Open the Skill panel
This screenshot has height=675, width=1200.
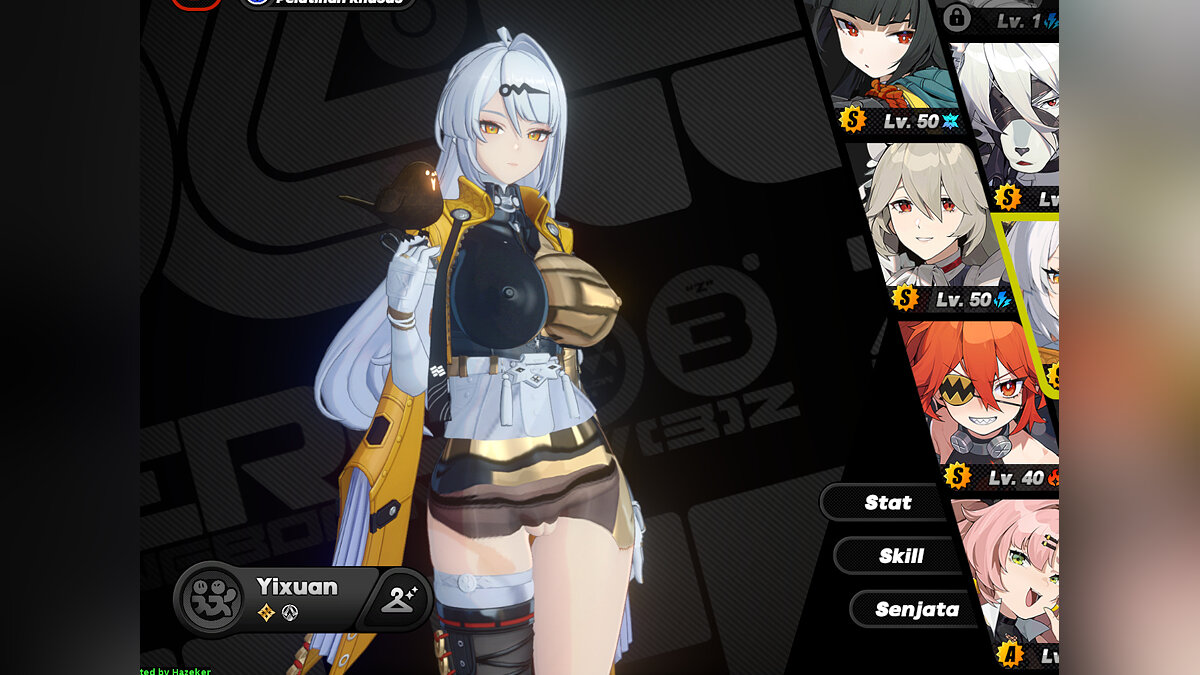(900, 555)
